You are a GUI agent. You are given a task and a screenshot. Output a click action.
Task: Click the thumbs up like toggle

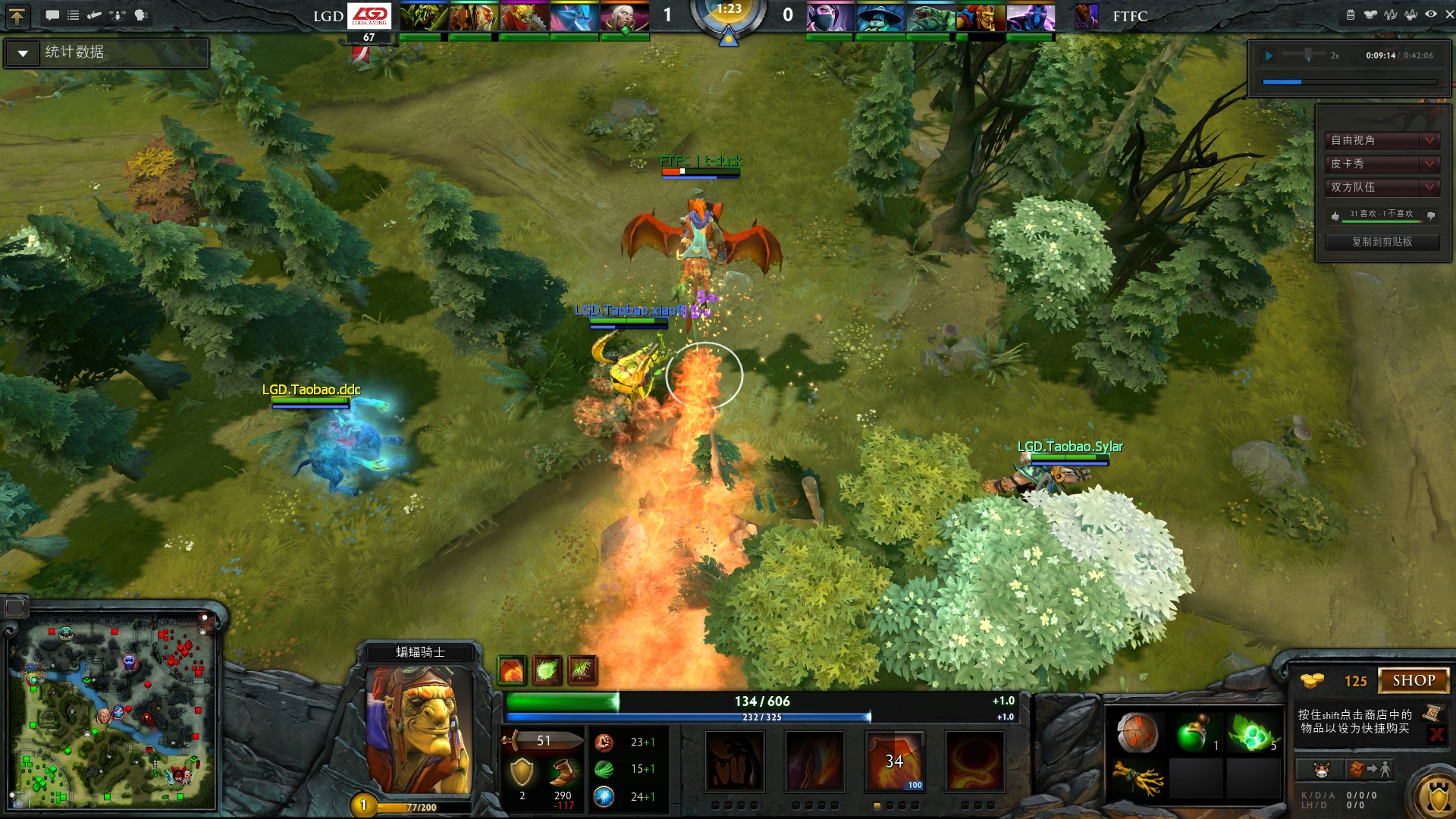(1335, 216)
